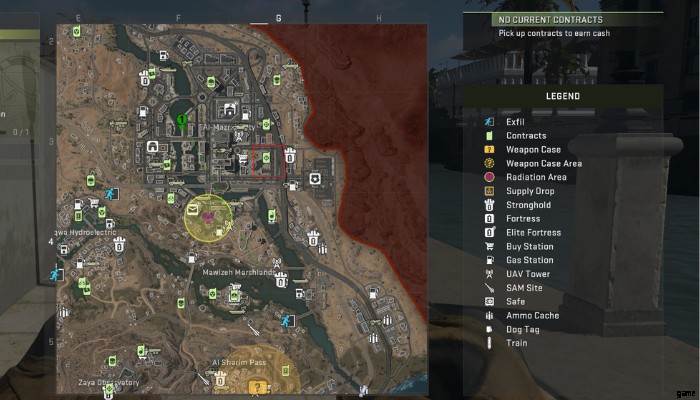Screen dimensions: 700x400
Task: Pick the Radiation Area legend entry
Action: point(536,177)
